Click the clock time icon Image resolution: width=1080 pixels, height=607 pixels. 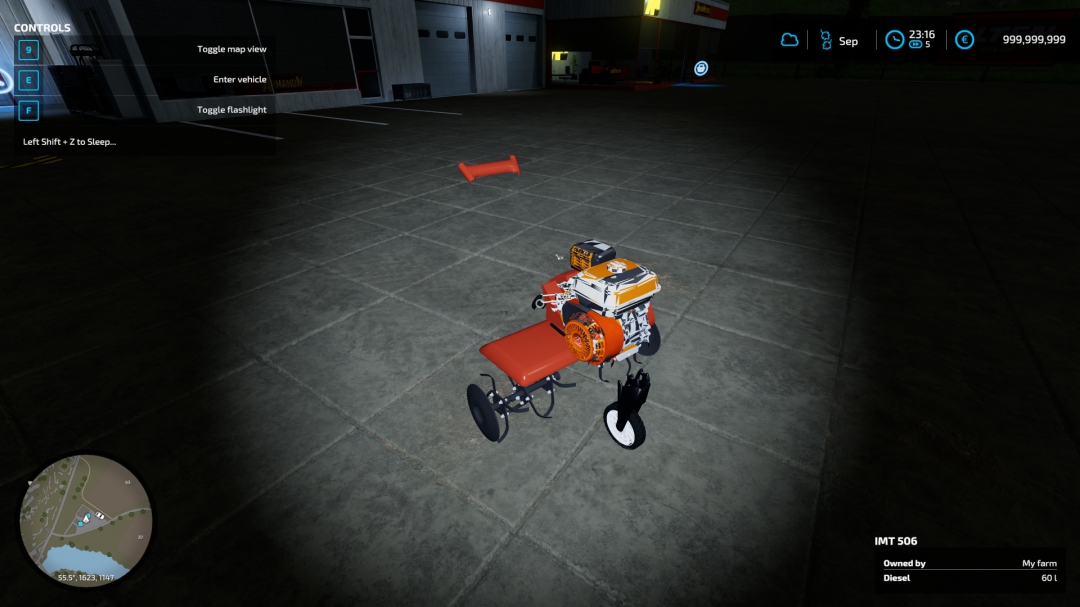tap(895, 40)
